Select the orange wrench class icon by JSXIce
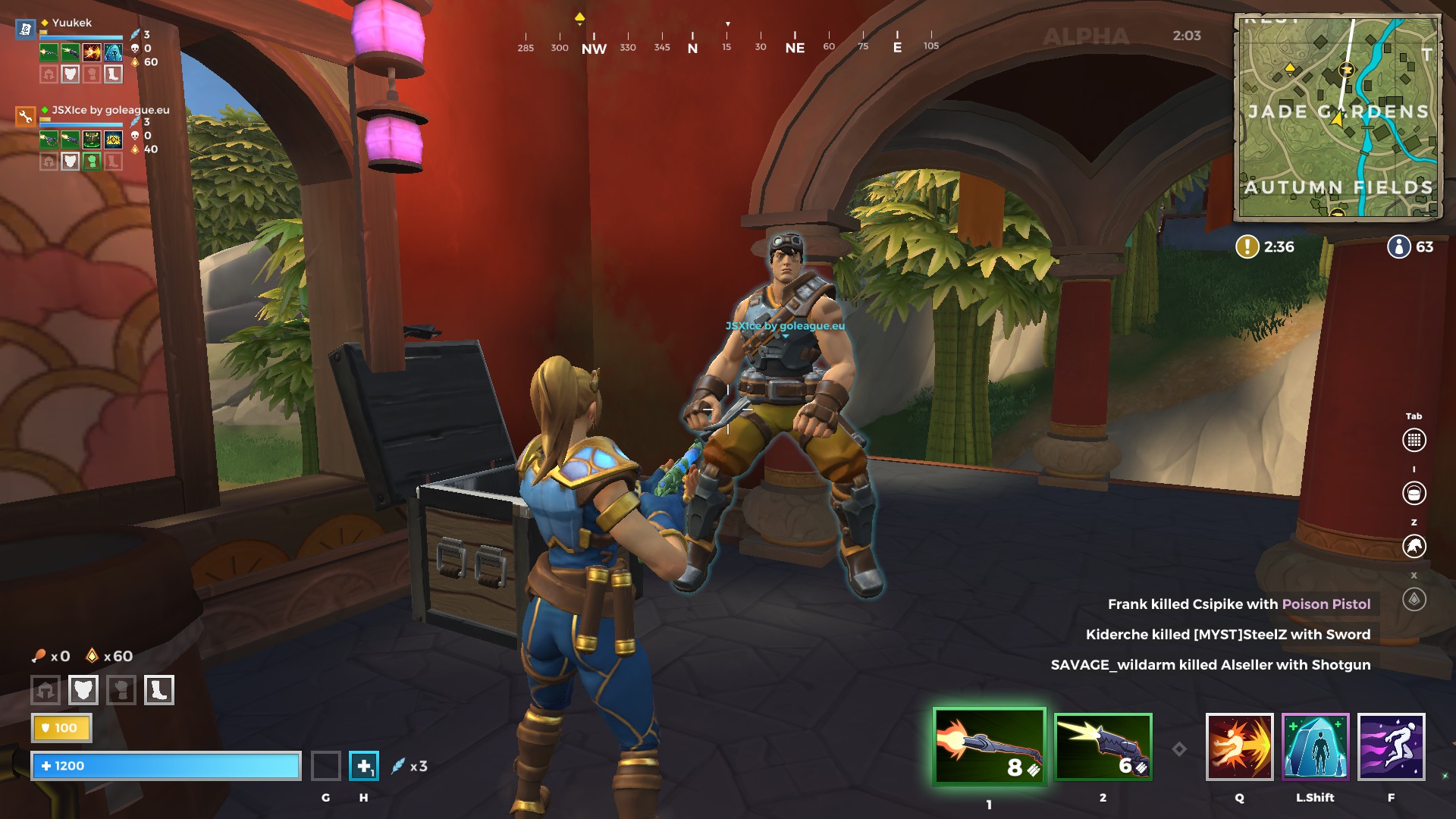Image resolution: width=1456 pixels, height=819 pixels. 25,118
